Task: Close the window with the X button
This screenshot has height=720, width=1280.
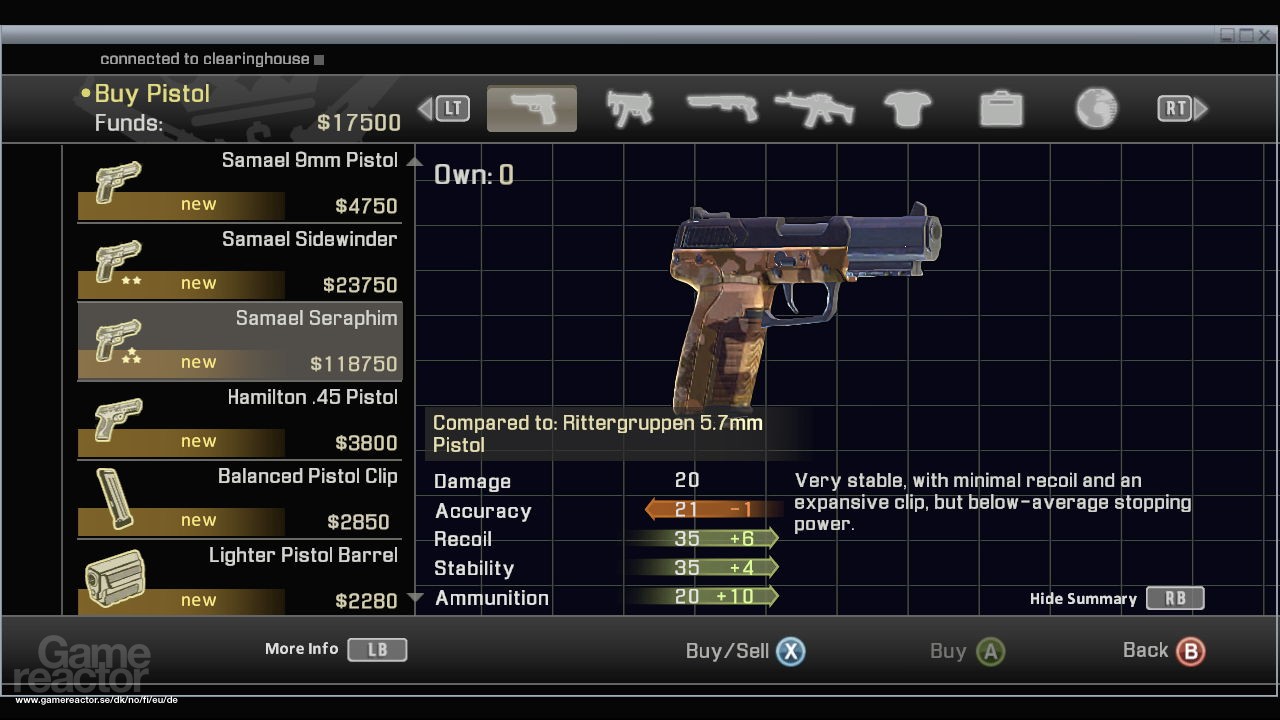Action: tap(1264, 35)
